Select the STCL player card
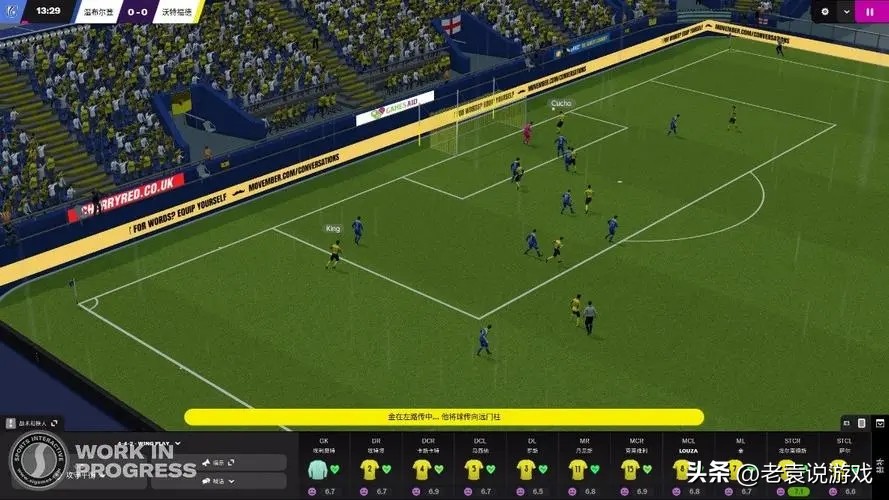The height and width of the screenshot is (500, 889). click(845, 467)
